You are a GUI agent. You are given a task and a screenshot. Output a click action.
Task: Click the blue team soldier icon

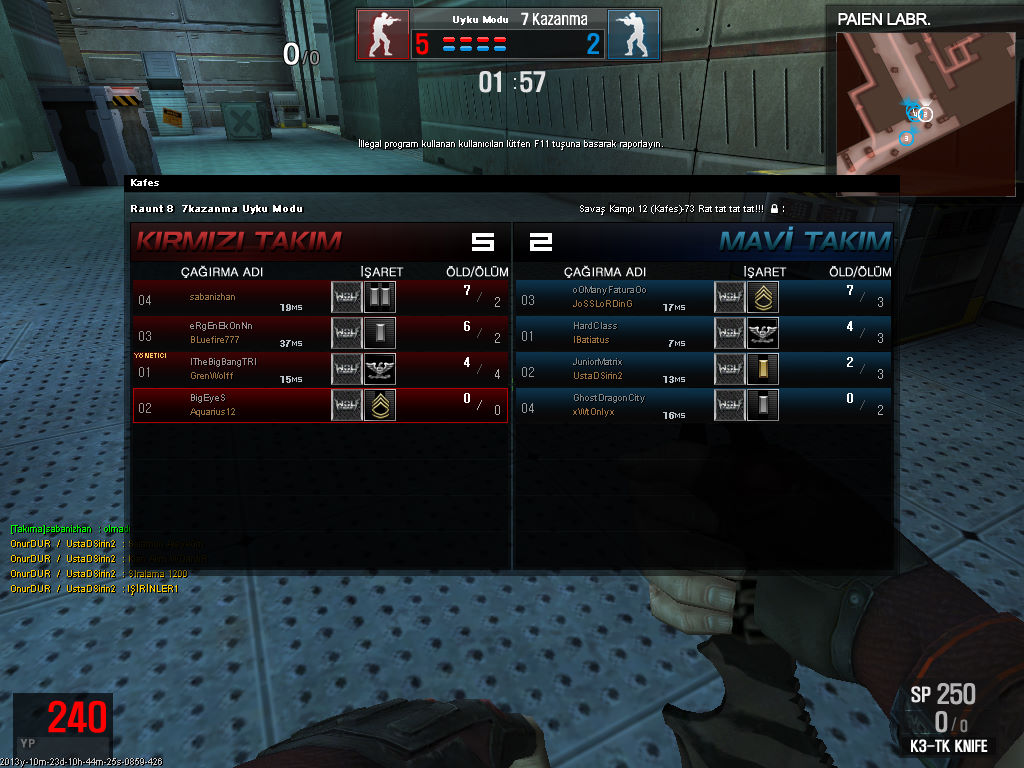pyautogui.click(x=633, y=34)
